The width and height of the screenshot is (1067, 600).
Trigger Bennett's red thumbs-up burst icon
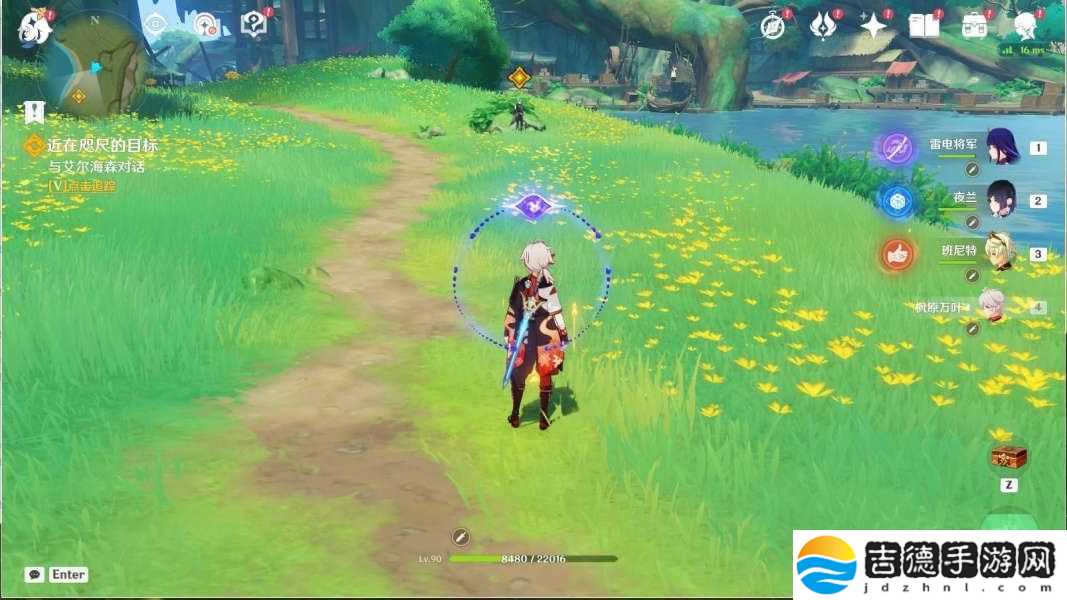coord(897,254)
